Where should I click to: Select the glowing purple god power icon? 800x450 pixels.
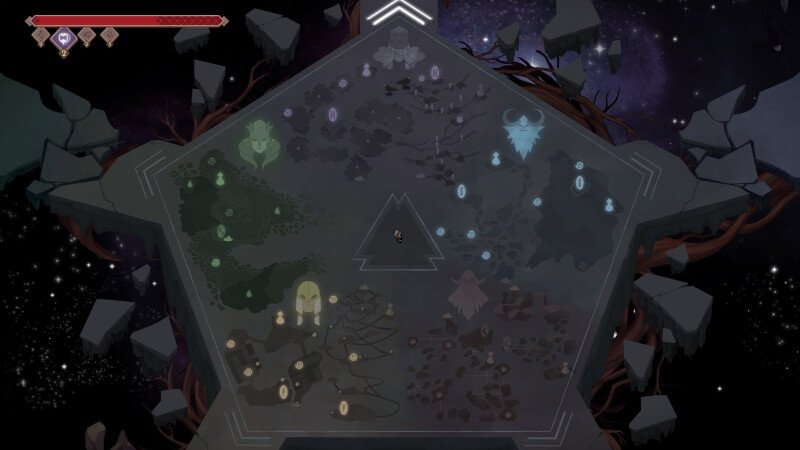tap(64, 38)
